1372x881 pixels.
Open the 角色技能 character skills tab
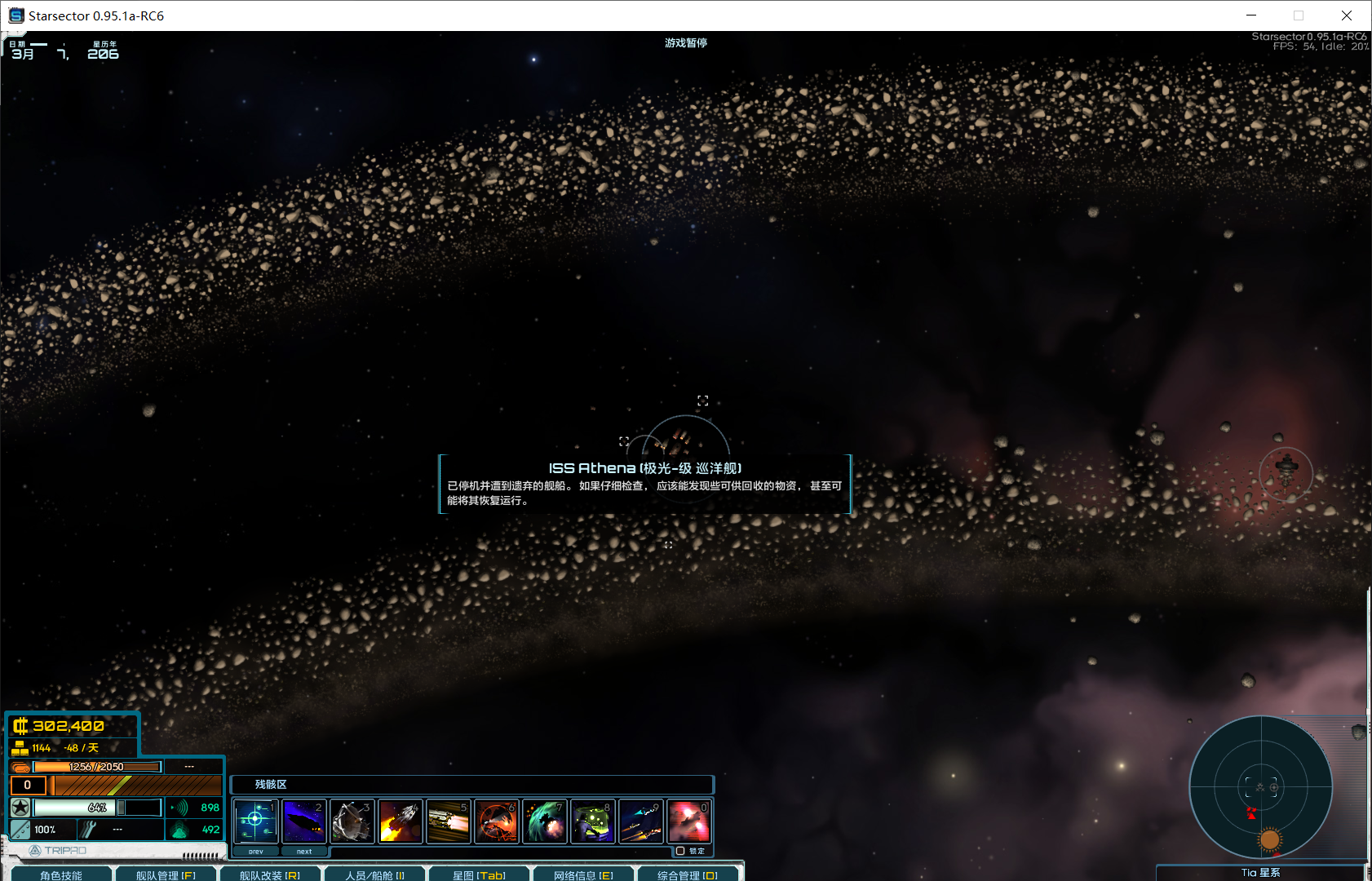[x=61, y=874]
